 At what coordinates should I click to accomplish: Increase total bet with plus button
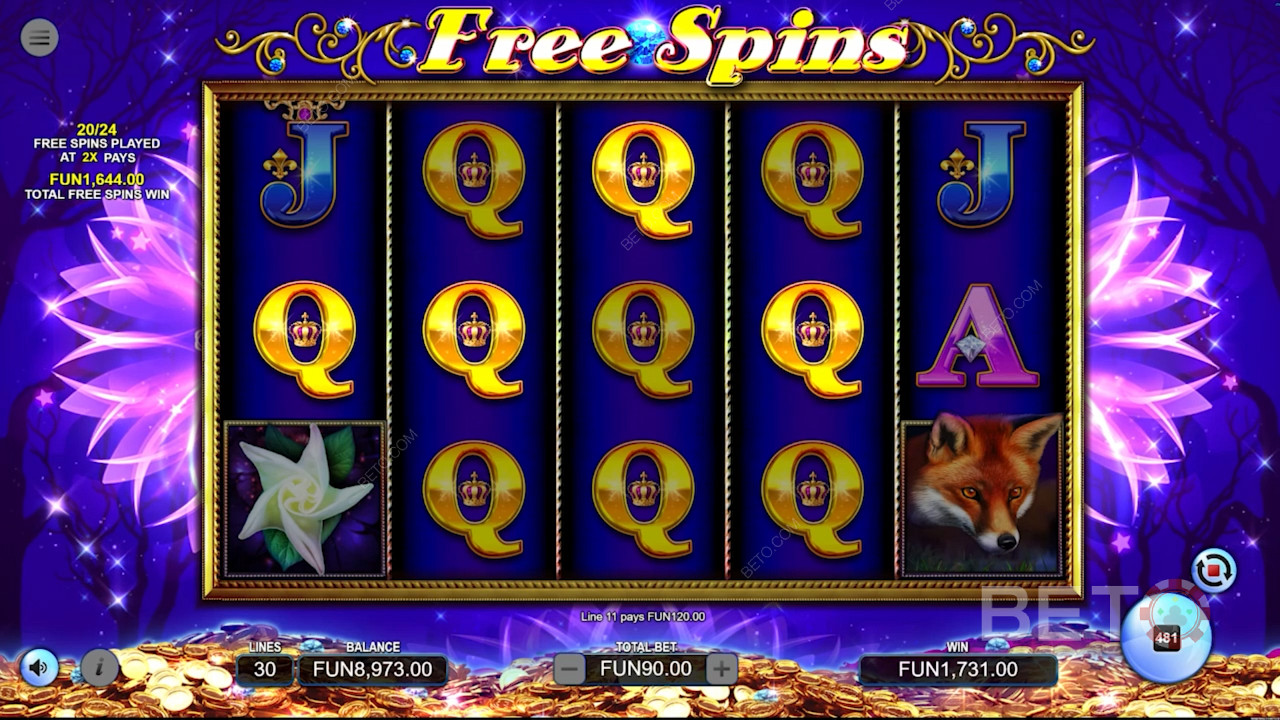pyautogui.click(x=721, y=669)
